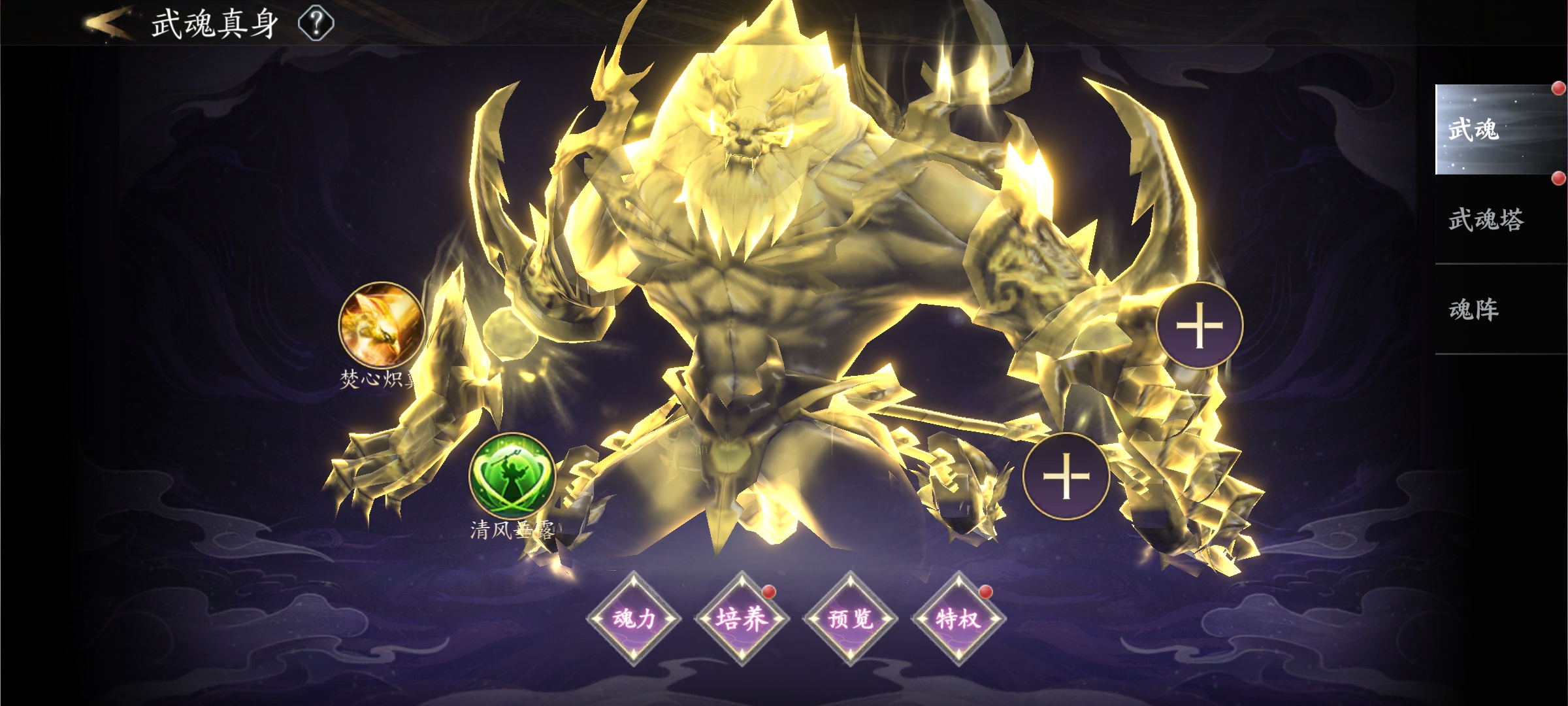Open the question mark help icon
The height and width of the screenshot is (706, 1568).
316,24
